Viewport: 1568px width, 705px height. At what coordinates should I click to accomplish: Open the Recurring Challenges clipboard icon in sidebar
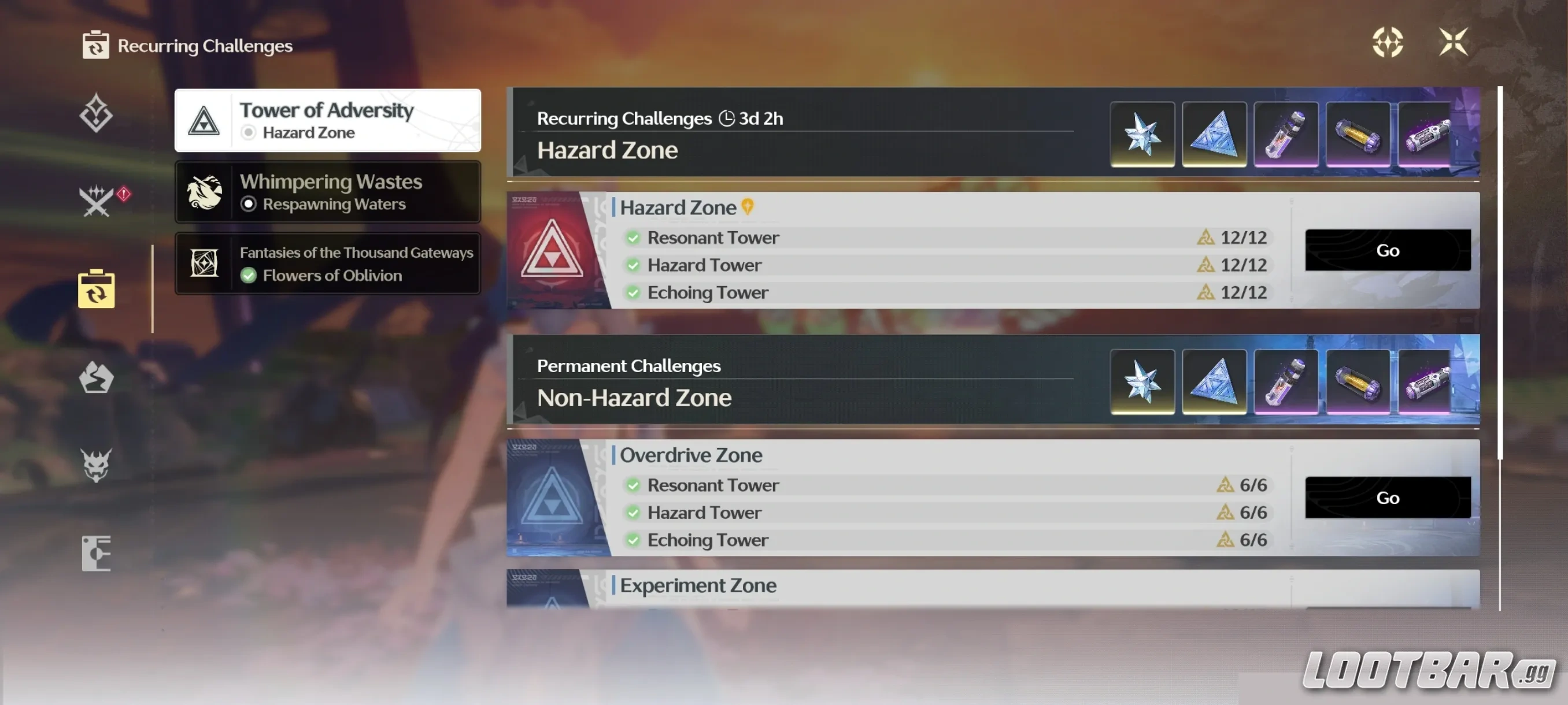point(97,290)
